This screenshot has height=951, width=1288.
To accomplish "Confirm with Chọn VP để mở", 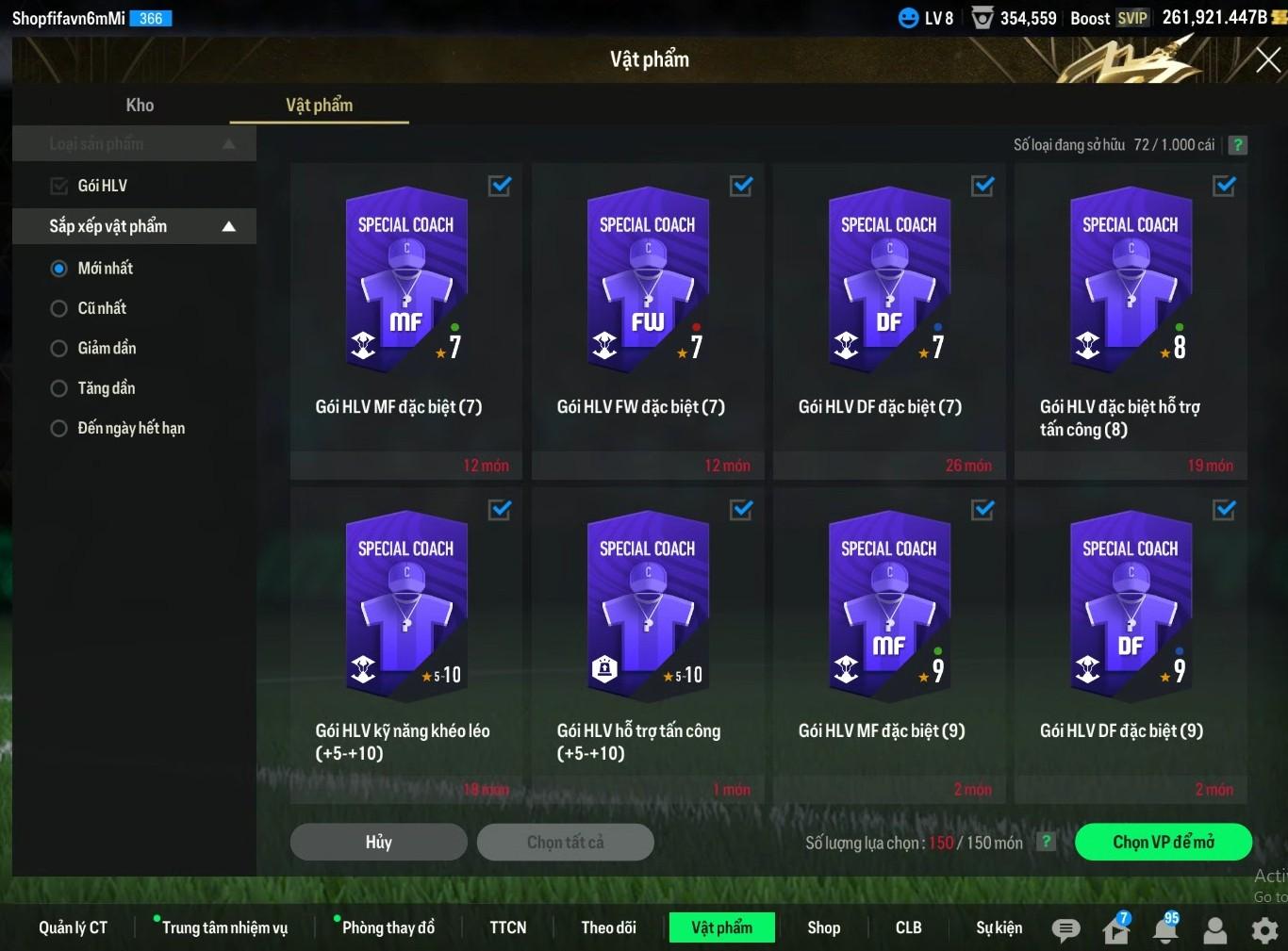I will (1163, 842).
